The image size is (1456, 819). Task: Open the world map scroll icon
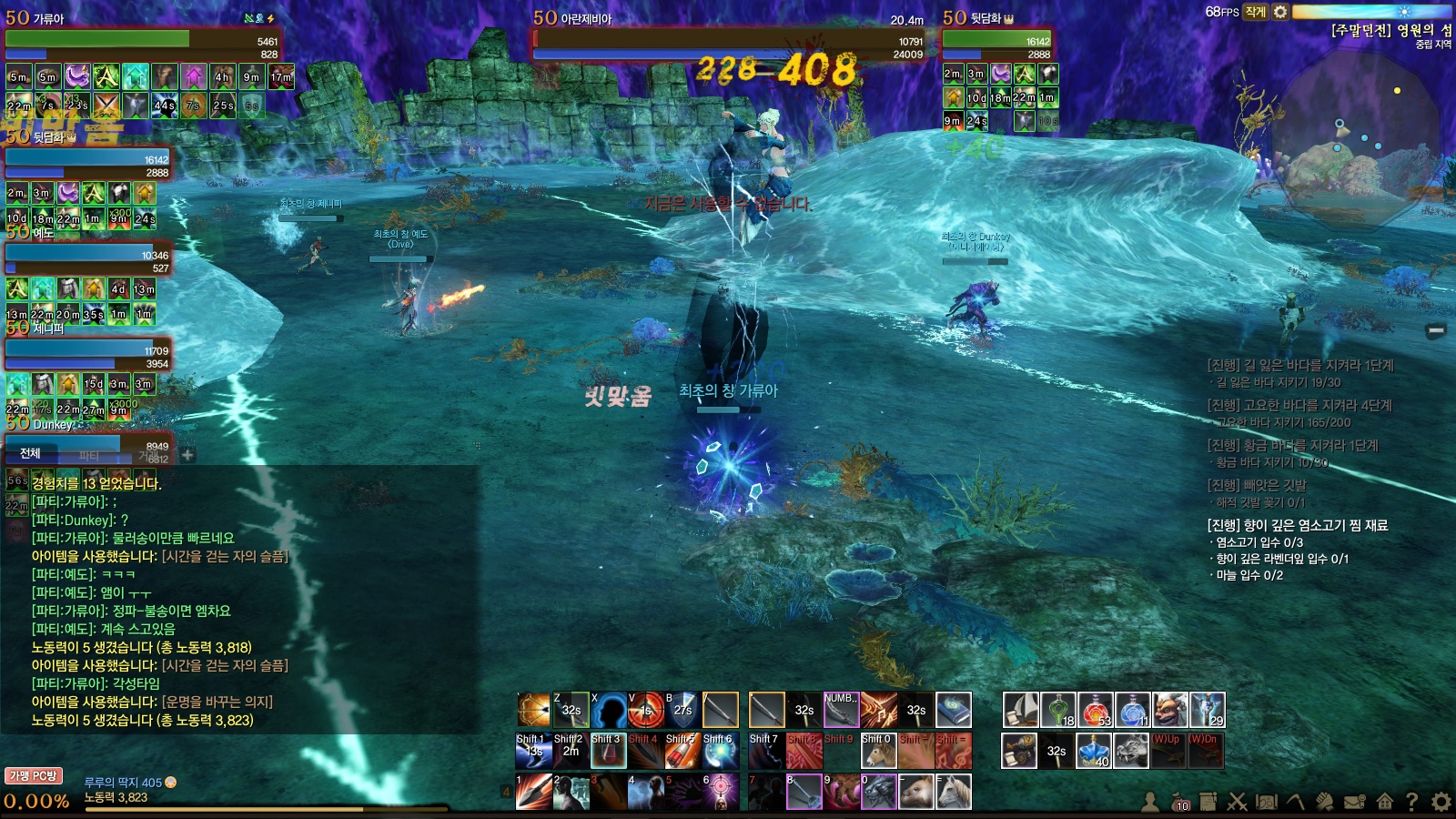coord(1266,802)
